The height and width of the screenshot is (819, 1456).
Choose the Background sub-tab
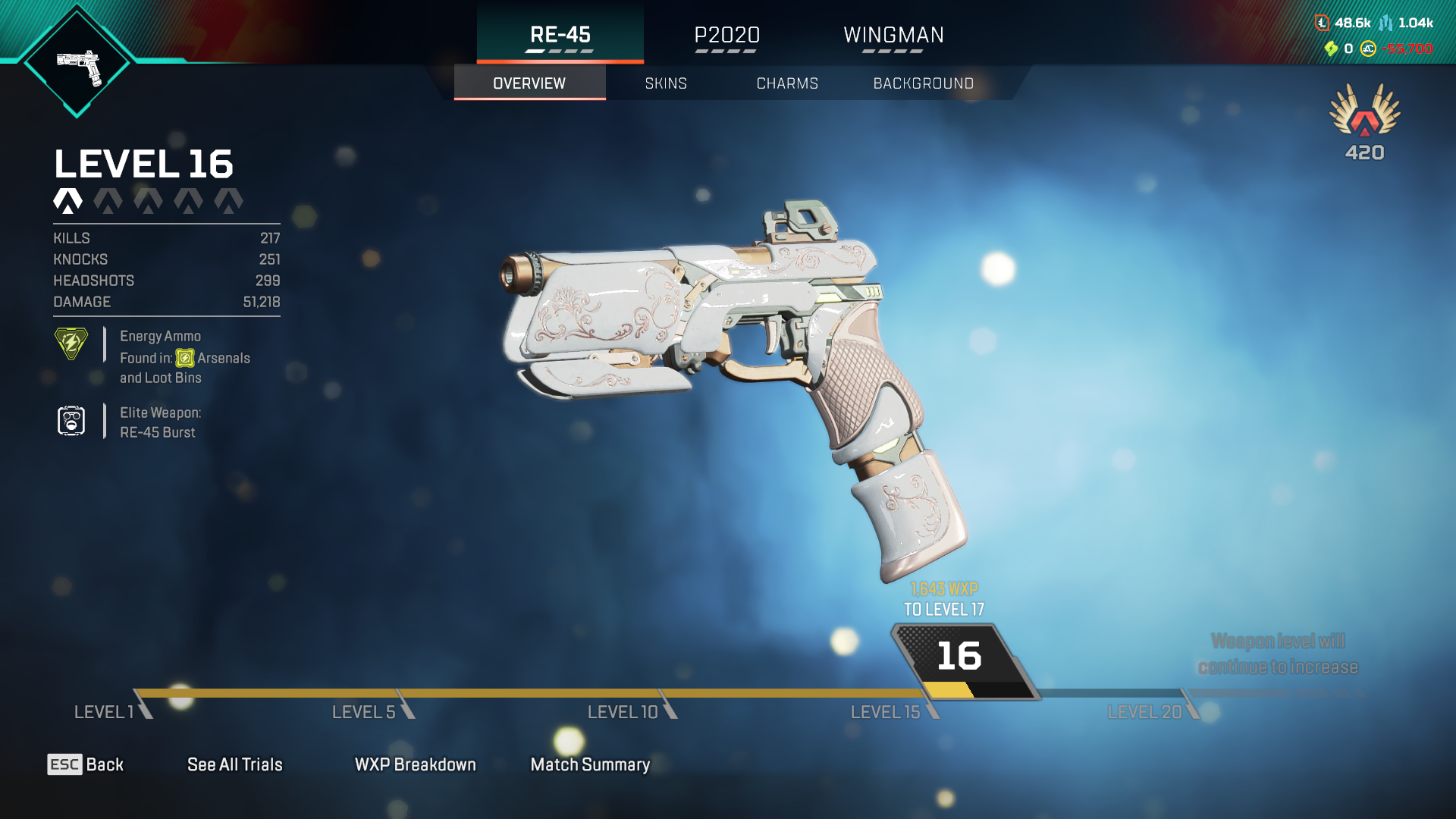pyautogui.click(x=923, y=83)
